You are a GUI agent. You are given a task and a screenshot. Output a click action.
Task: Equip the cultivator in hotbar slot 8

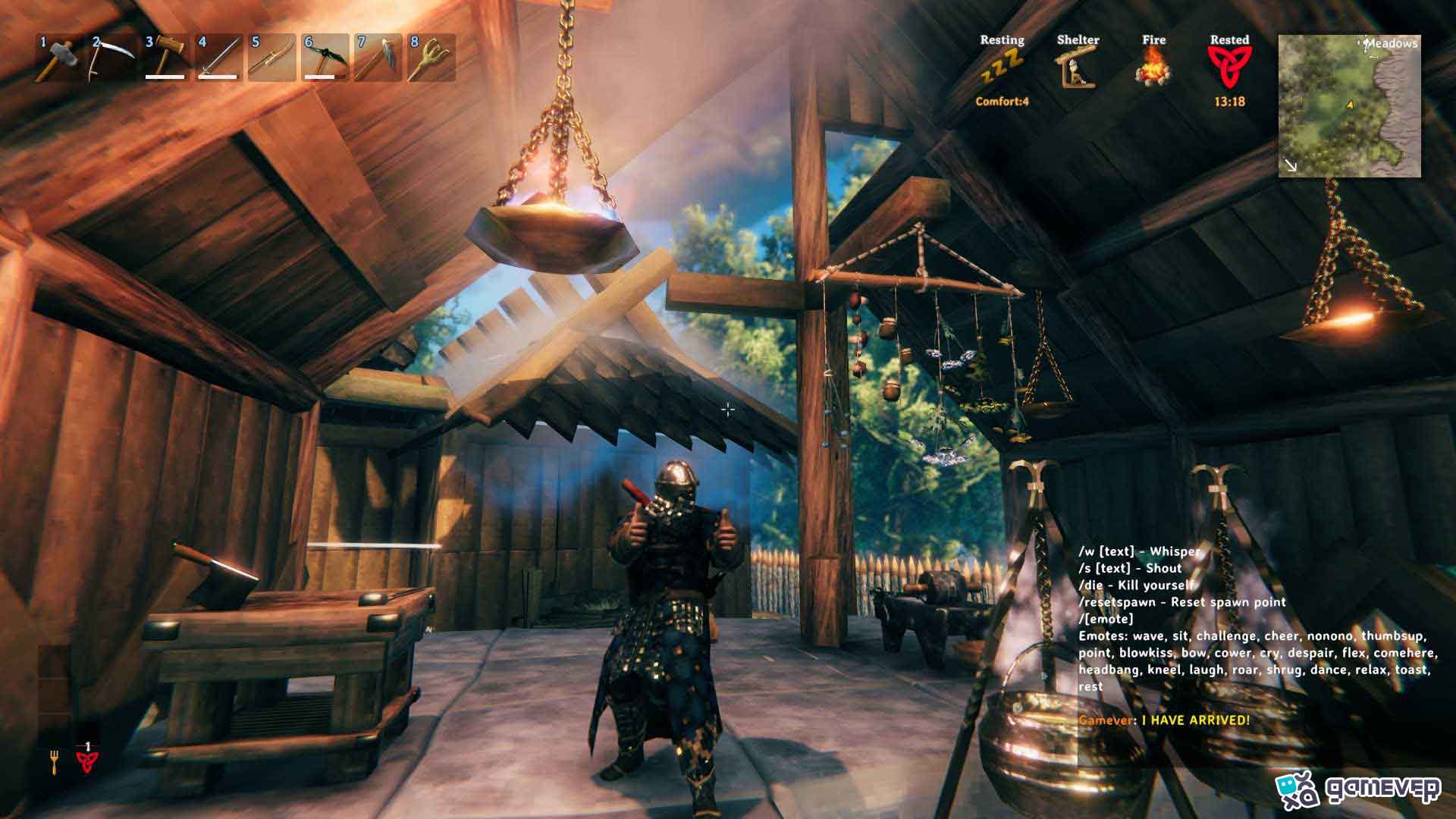tap(431, 58)
